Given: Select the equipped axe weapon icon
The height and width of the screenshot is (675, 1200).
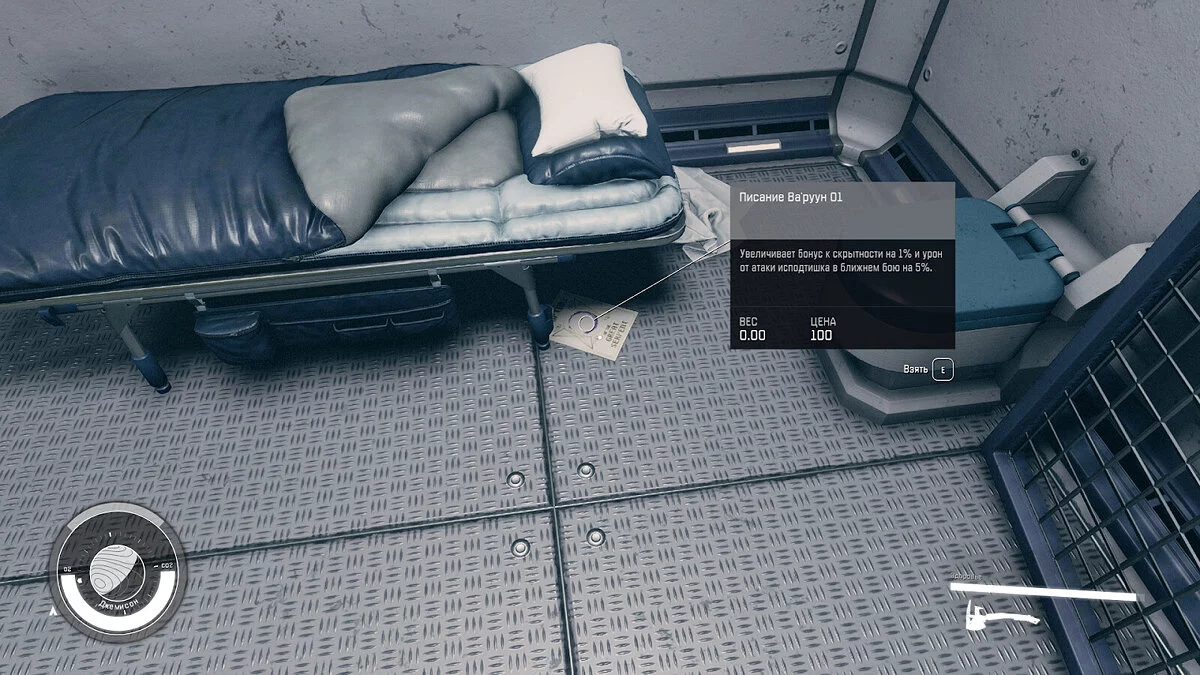Looking at the screenshot, I should pos(1002,617).
